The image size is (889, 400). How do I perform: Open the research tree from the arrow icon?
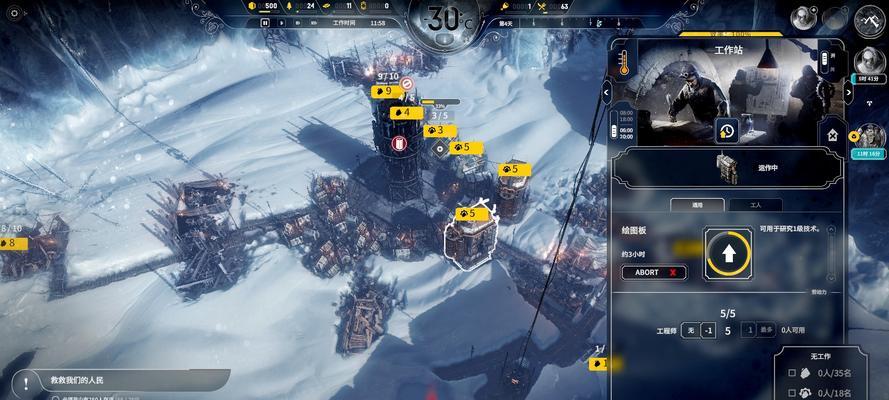pyautogui.click(x=728, y=255)
